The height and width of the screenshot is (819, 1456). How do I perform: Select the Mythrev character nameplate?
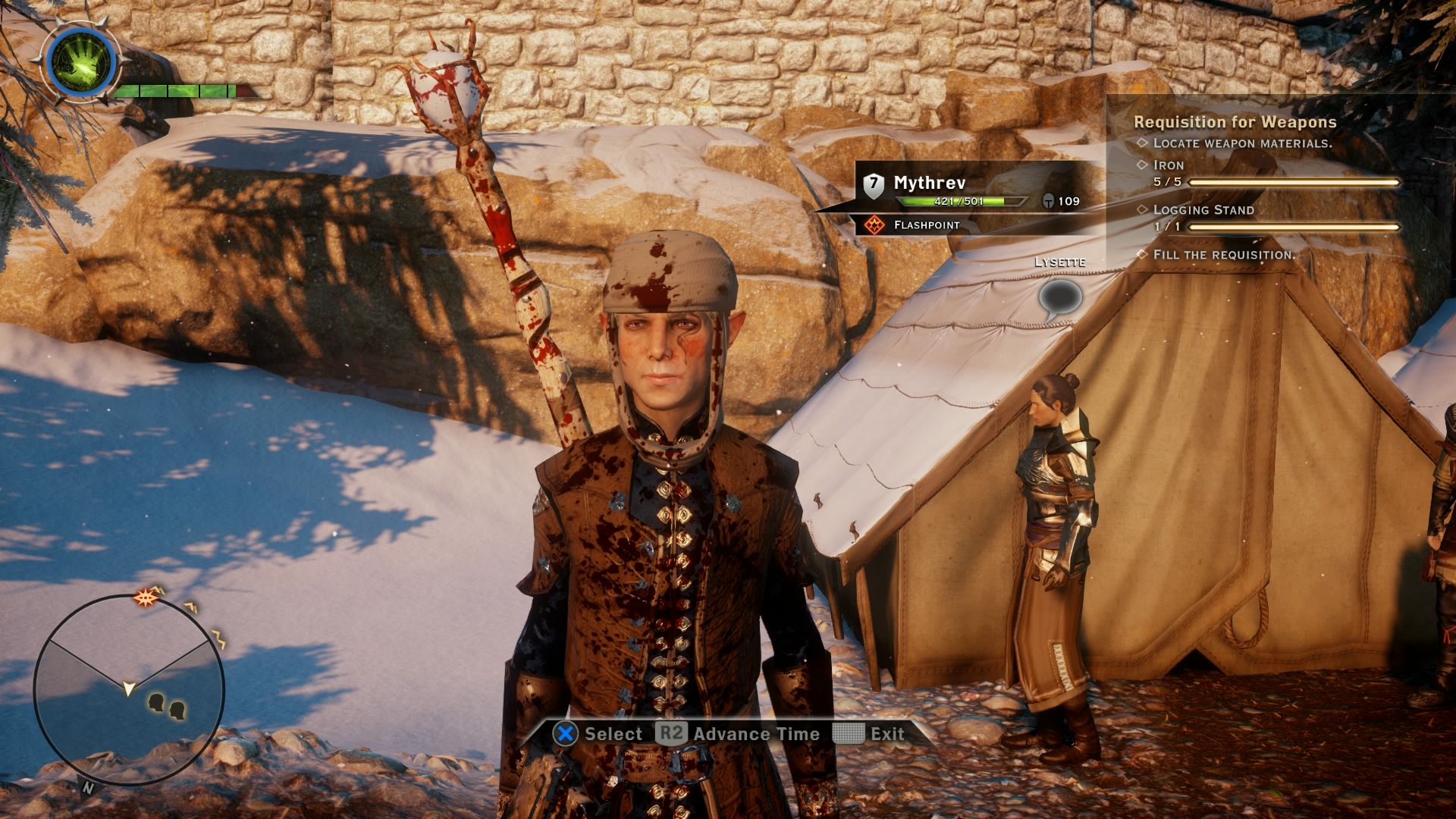tap(930, 183)
